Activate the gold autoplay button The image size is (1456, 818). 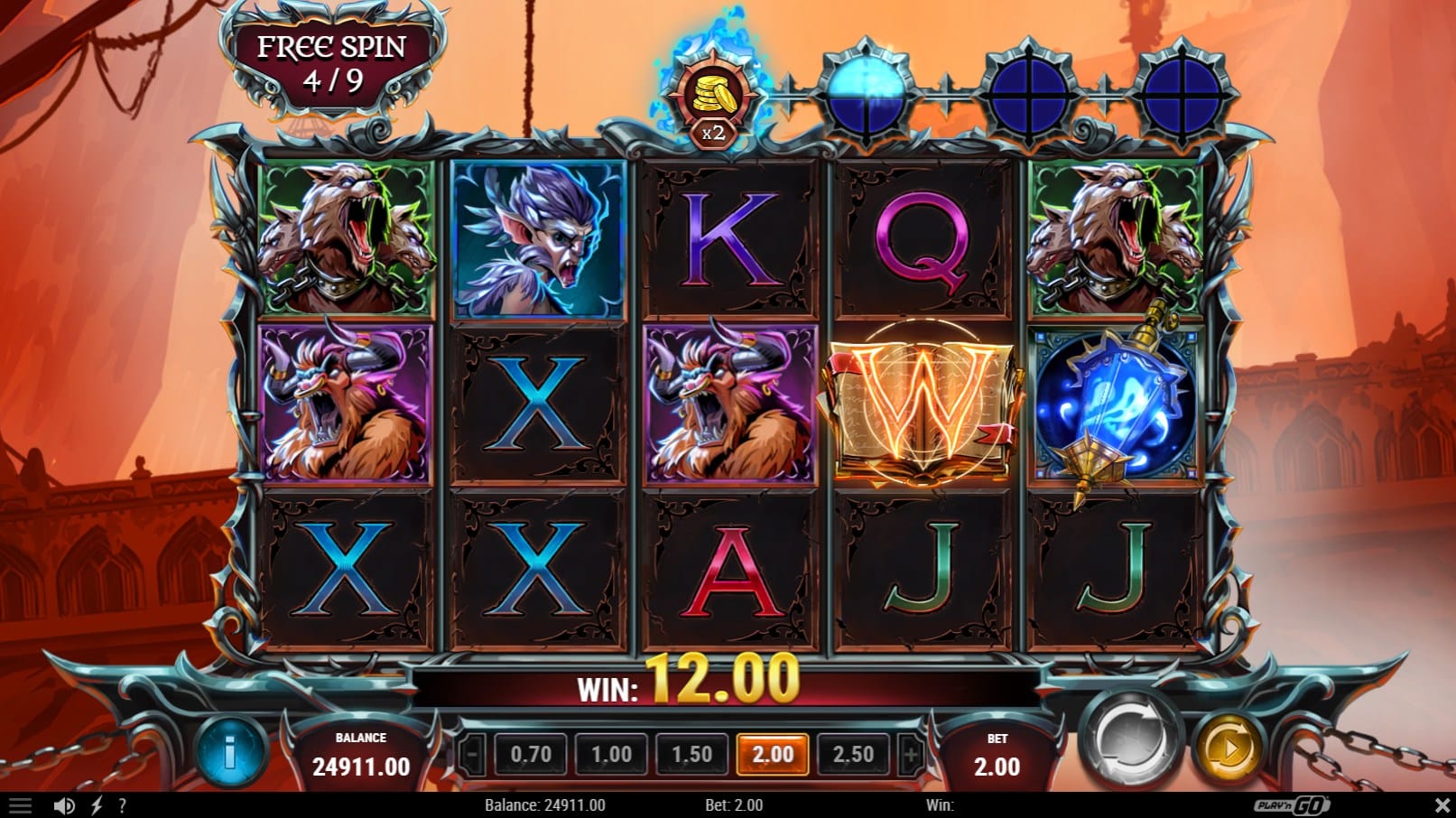(1228, 748)
